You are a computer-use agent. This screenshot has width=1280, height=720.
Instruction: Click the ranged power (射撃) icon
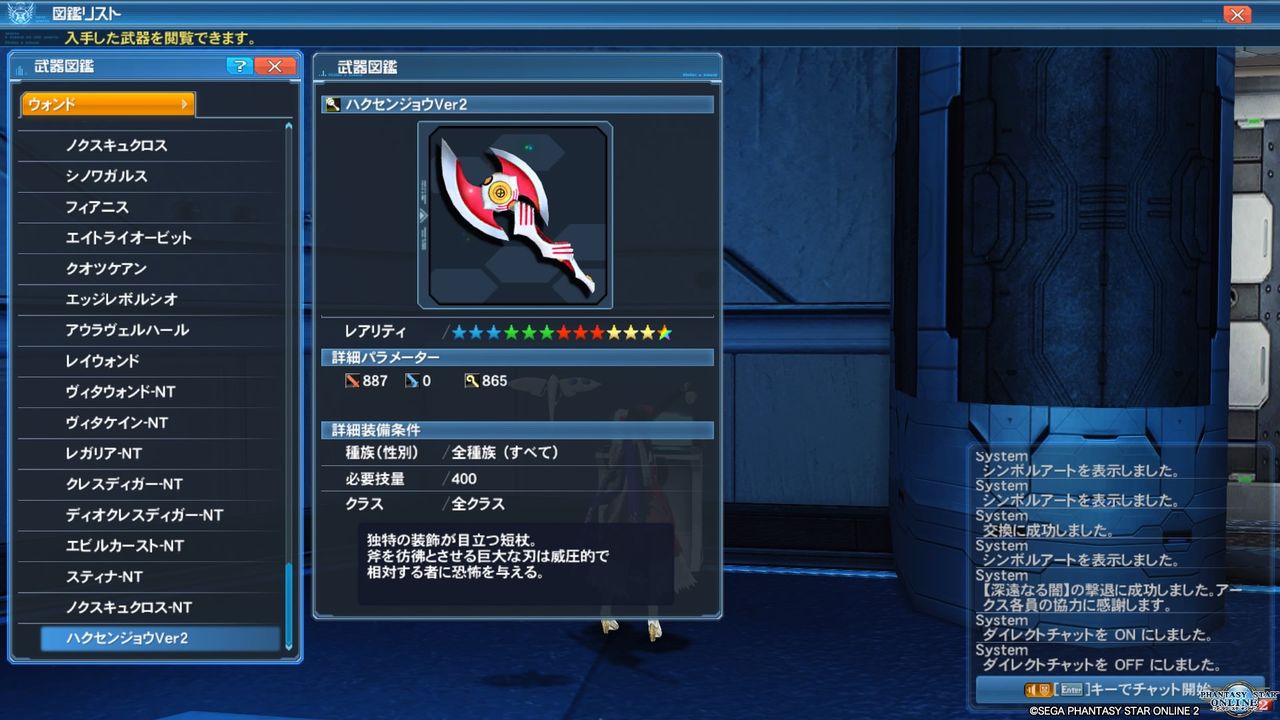[x=414, y=381]
